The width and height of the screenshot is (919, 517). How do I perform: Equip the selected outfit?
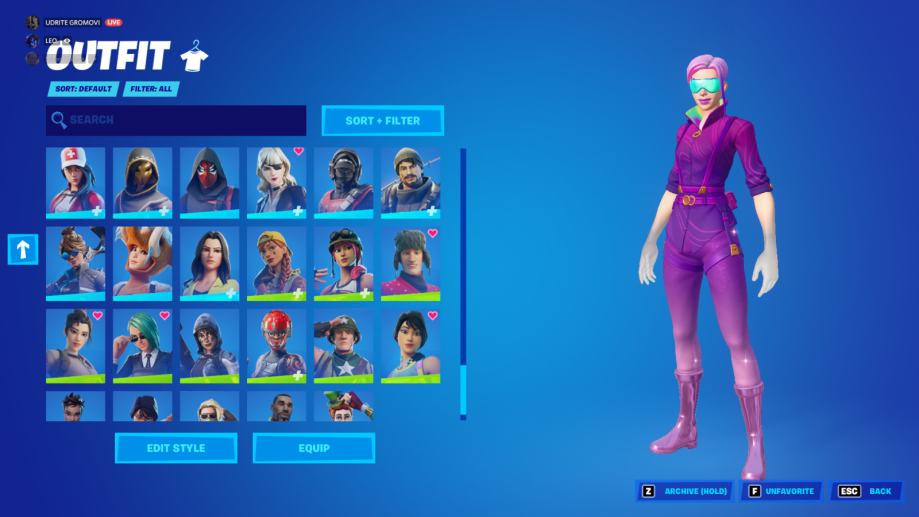(313, 448)
